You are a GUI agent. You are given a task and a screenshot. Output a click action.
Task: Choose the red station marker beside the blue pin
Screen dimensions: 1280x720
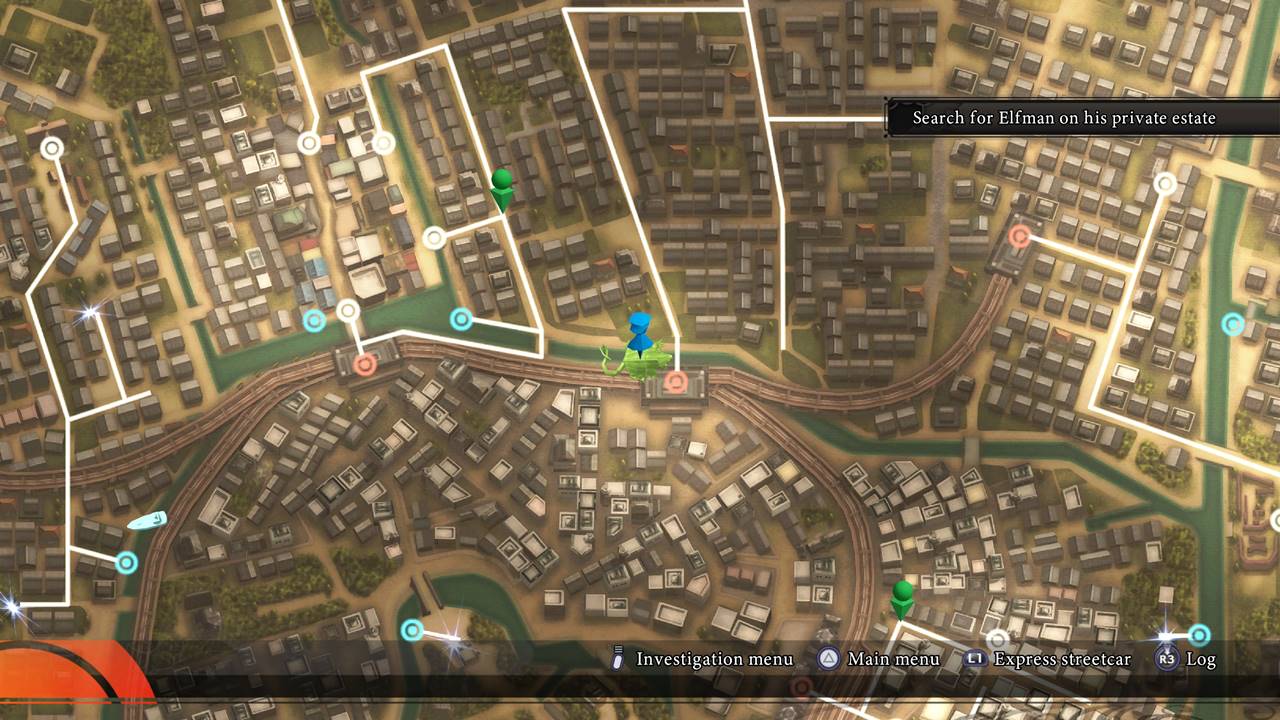tap(676, 381)
